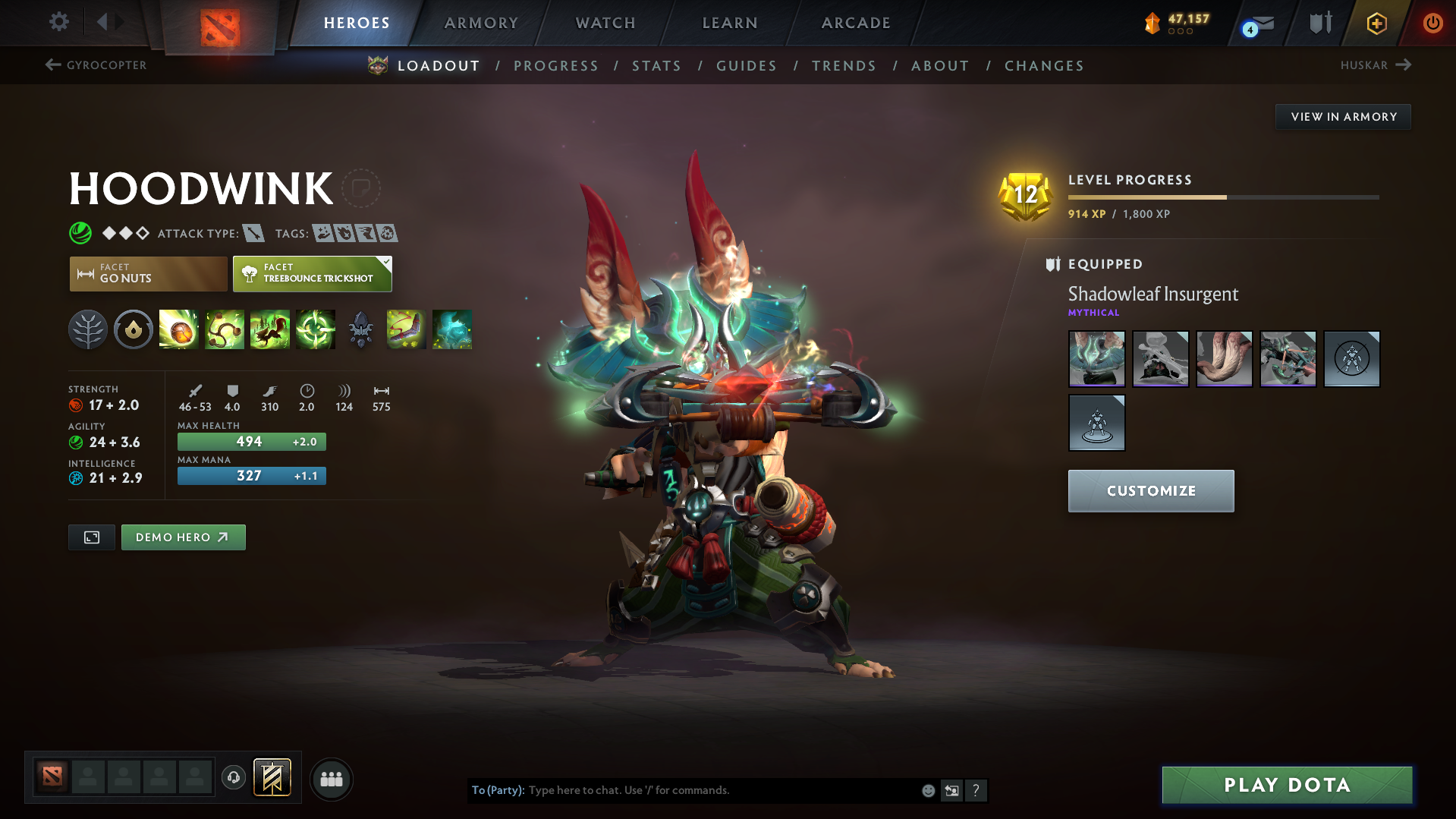Switch to the STATS tab
This screenshot has height=819, width=1456.
pos(656,66)
